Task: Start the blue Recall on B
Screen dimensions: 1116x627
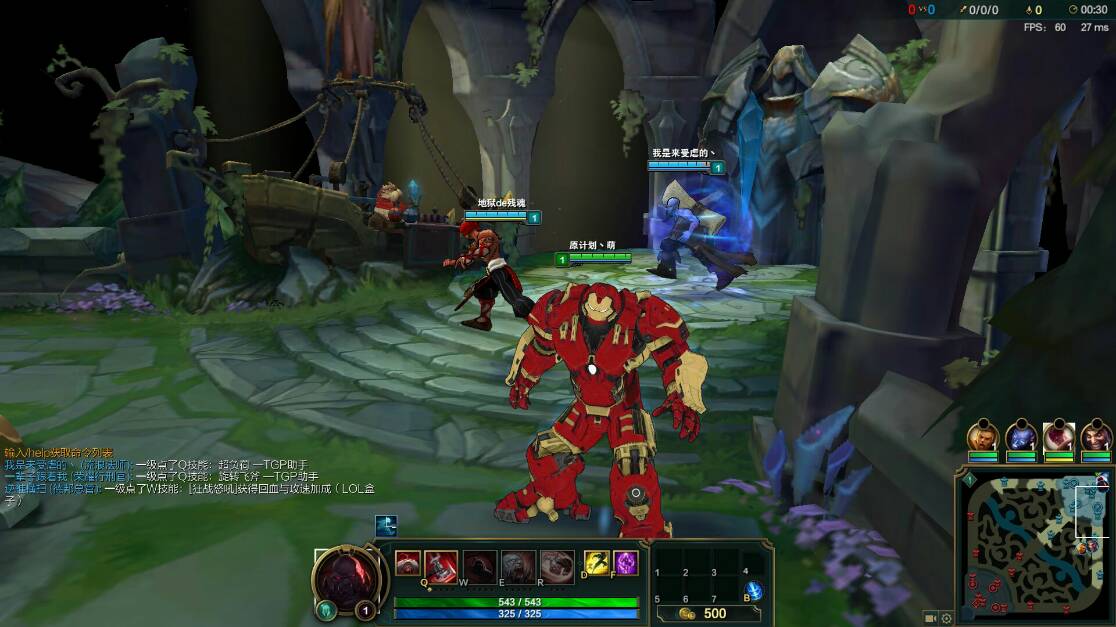Action: (x=754, y=591)
